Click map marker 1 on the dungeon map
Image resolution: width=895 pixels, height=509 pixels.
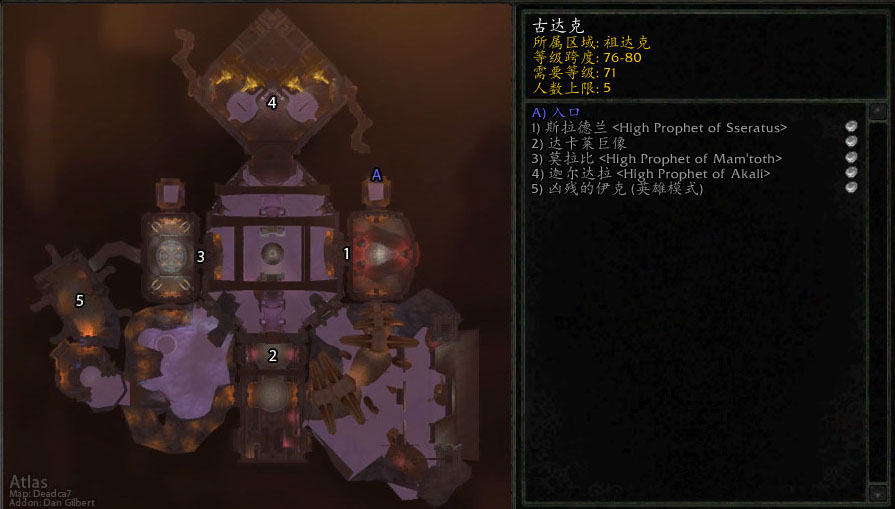point(347,254)
